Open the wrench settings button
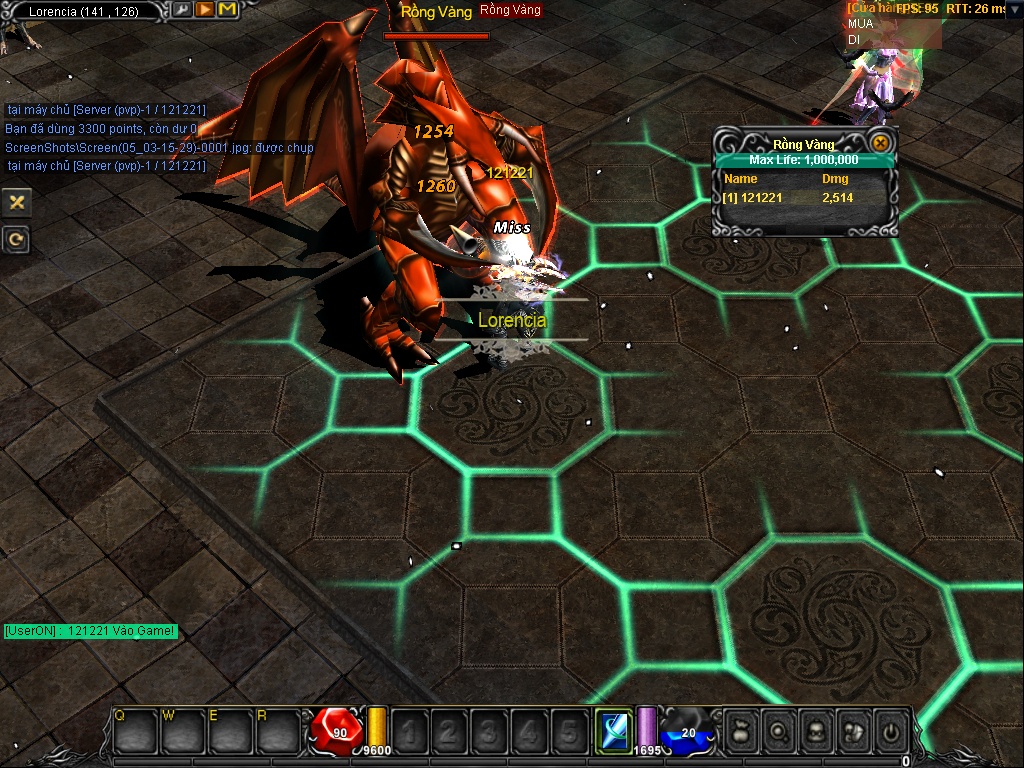The width and height of the screenshot is (1024, 768). tap(181, 10)
